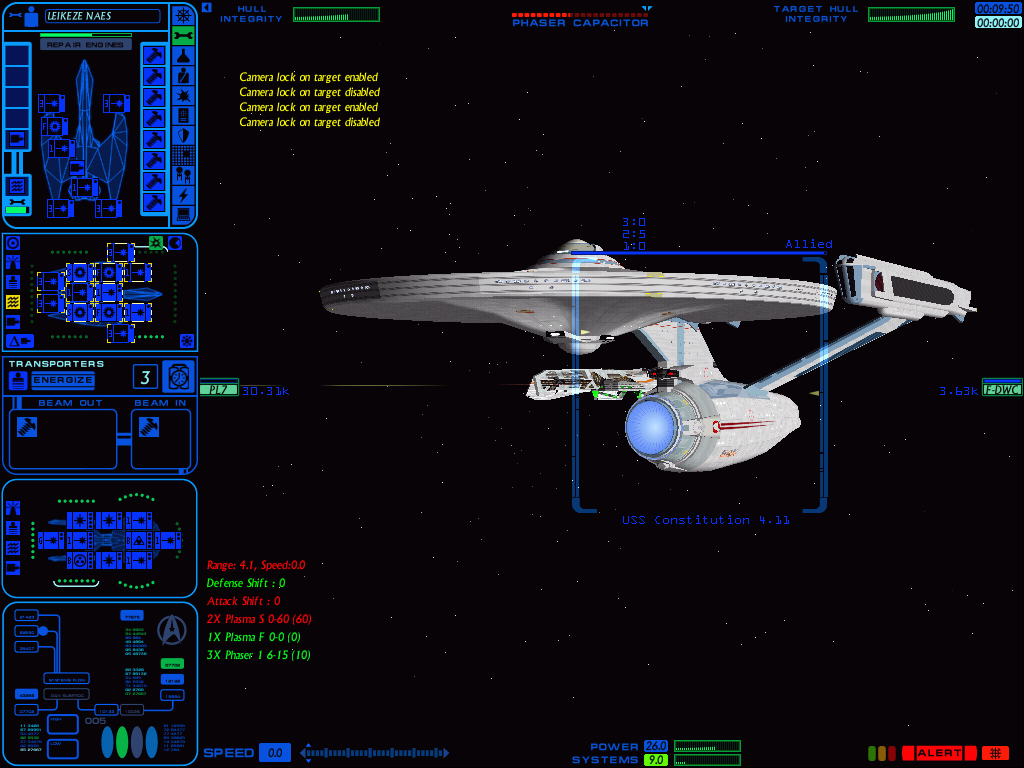
Task: Open the shield icon panel
Action: tap(183, 135)
